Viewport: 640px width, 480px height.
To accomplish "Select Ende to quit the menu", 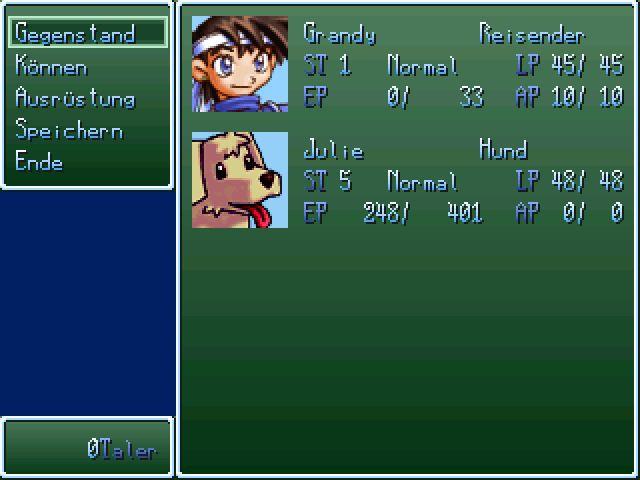I will click(40, 162).
